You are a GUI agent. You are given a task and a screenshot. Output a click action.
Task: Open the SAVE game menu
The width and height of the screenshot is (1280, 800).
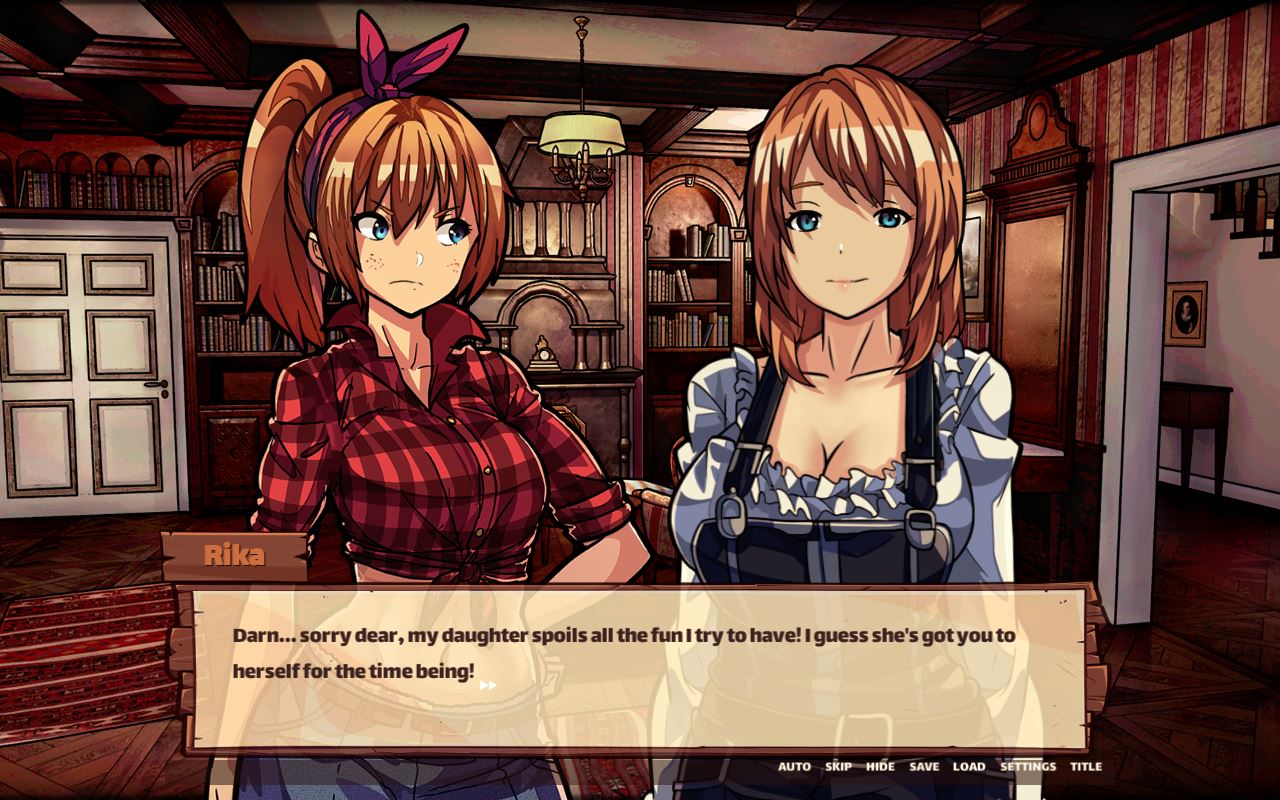click(924, 767)
